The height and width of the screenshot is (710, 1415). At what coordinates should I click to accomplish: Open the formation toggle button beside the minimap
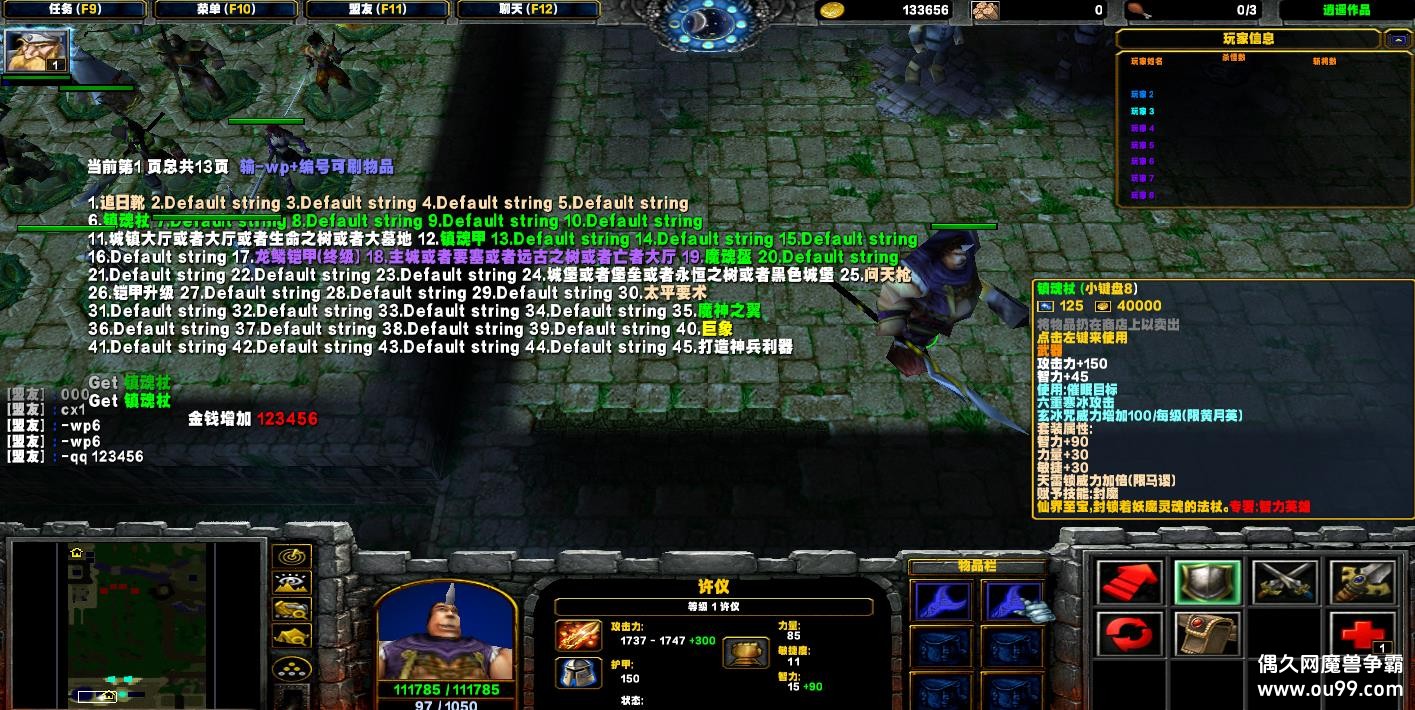(x=291, y=668)
